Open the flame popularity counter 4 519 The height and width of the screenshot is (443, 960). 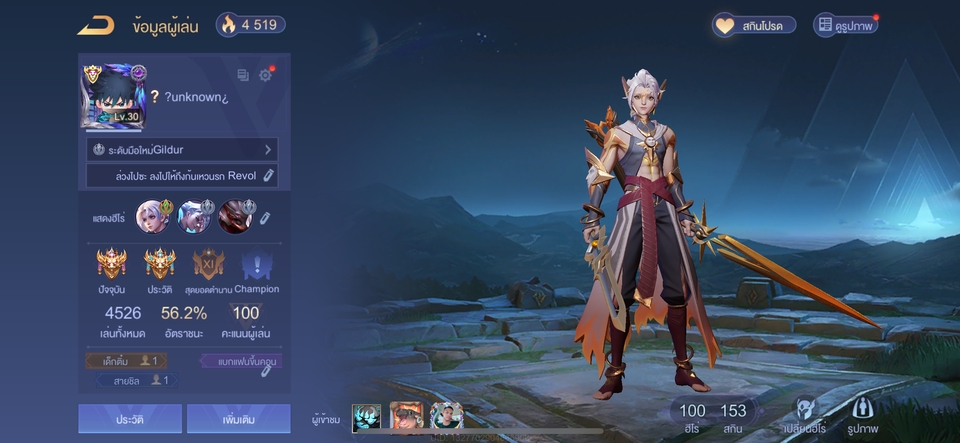point(250,25)
